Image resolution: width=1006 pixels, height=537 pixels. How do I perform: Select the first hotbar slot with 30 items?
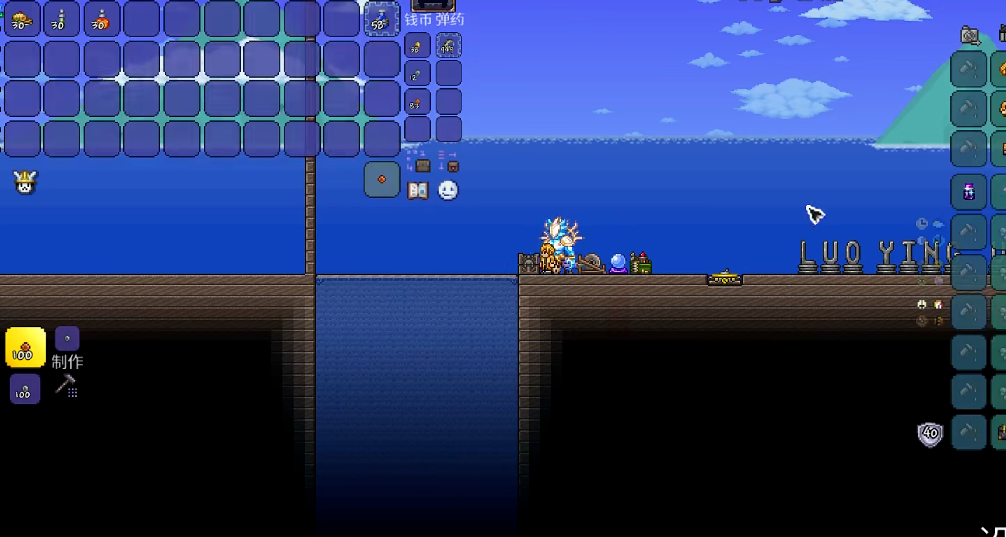22,19
